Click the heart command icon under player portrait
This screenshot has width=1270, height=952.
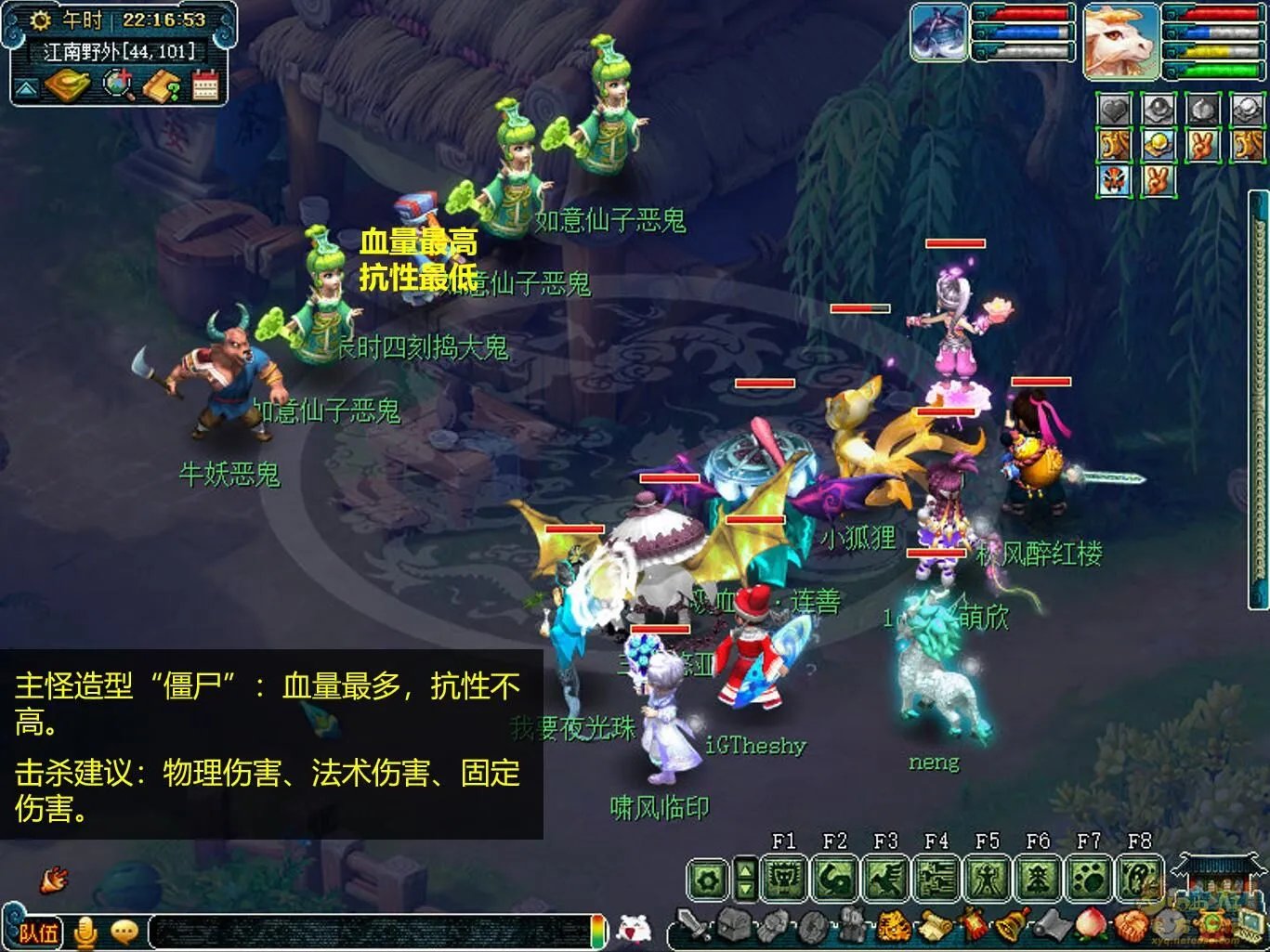click(x=1113, y=109)
